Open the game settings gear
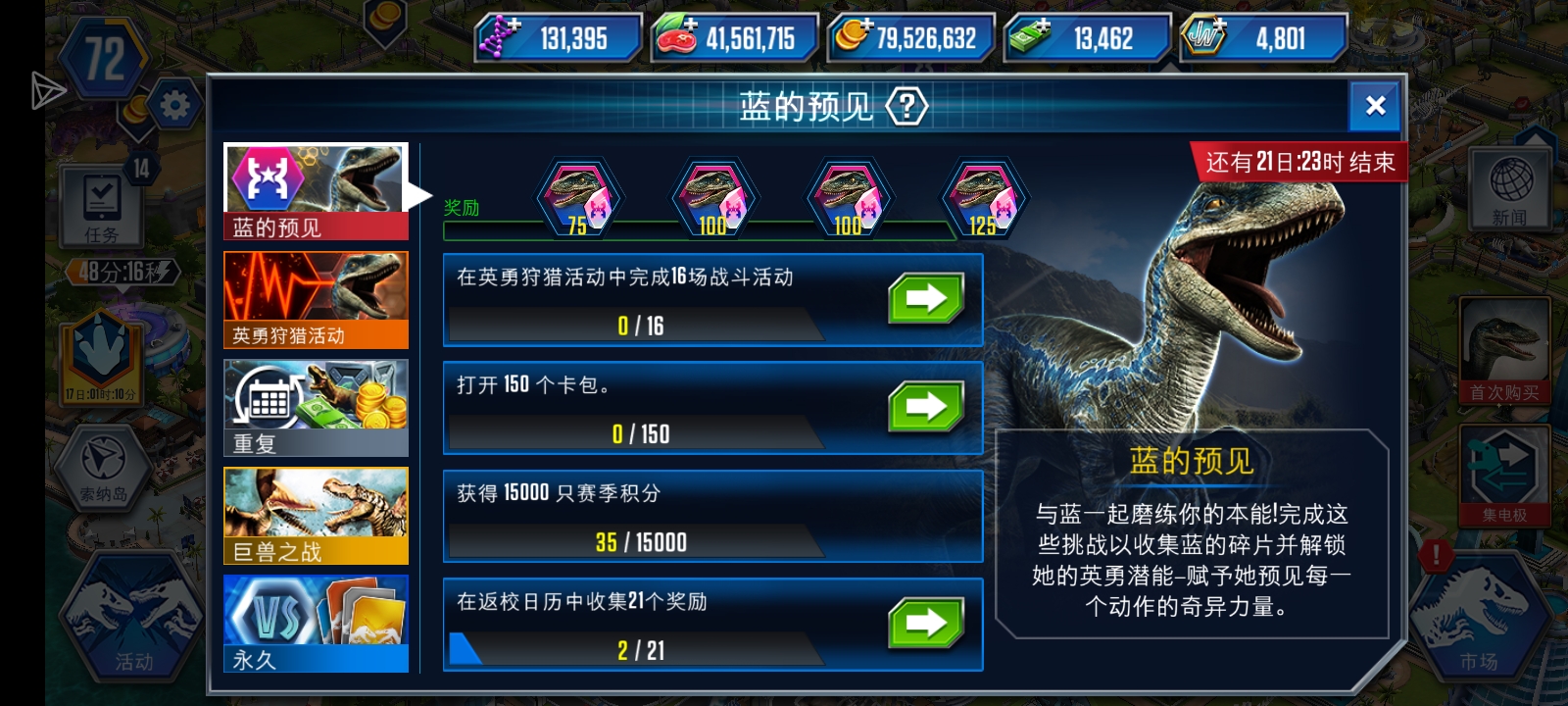 176,106
